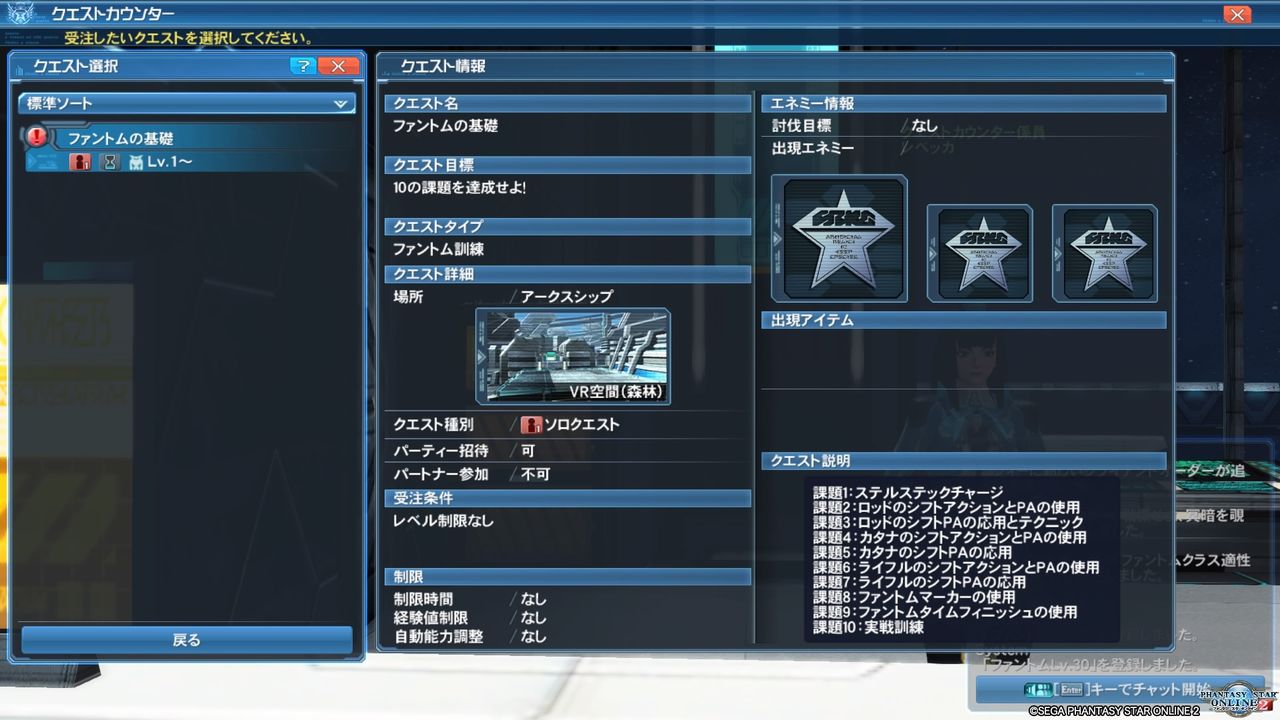
Task: Click the red exclamation quest alert icon
Action: [x=36, y=136]
